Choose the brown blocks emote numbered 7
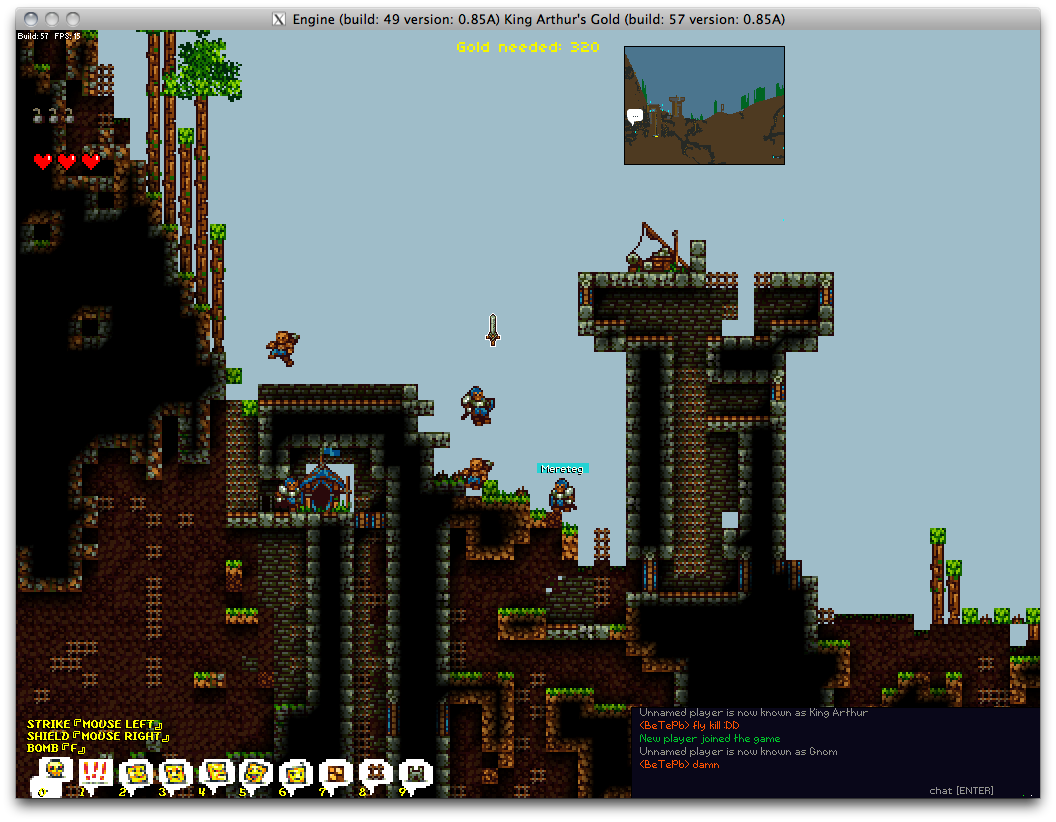 [336, 772]
